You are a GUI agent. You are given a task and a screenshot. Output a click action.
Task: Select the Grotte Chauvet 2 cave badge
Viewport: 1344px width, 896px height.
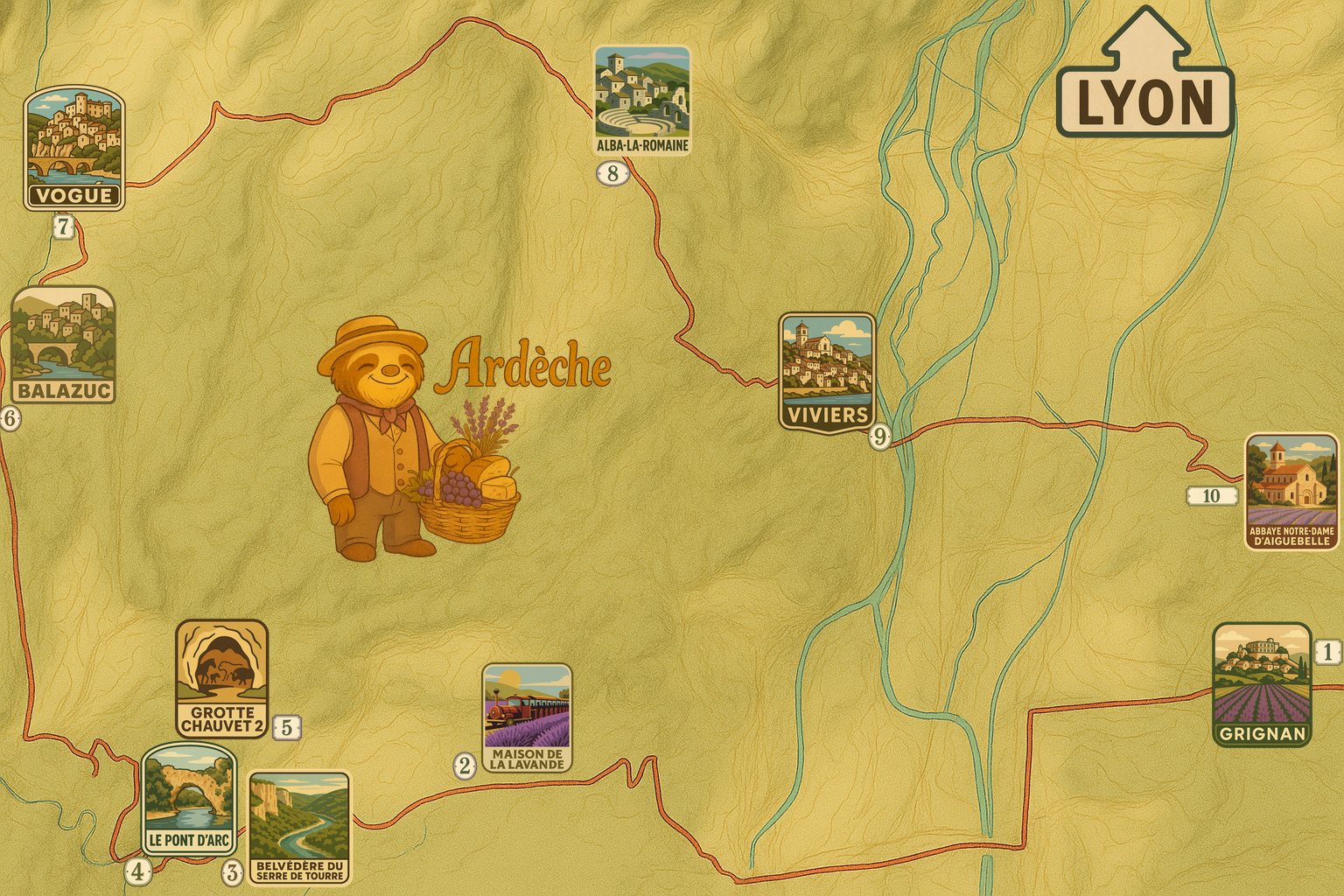(221, 678)
